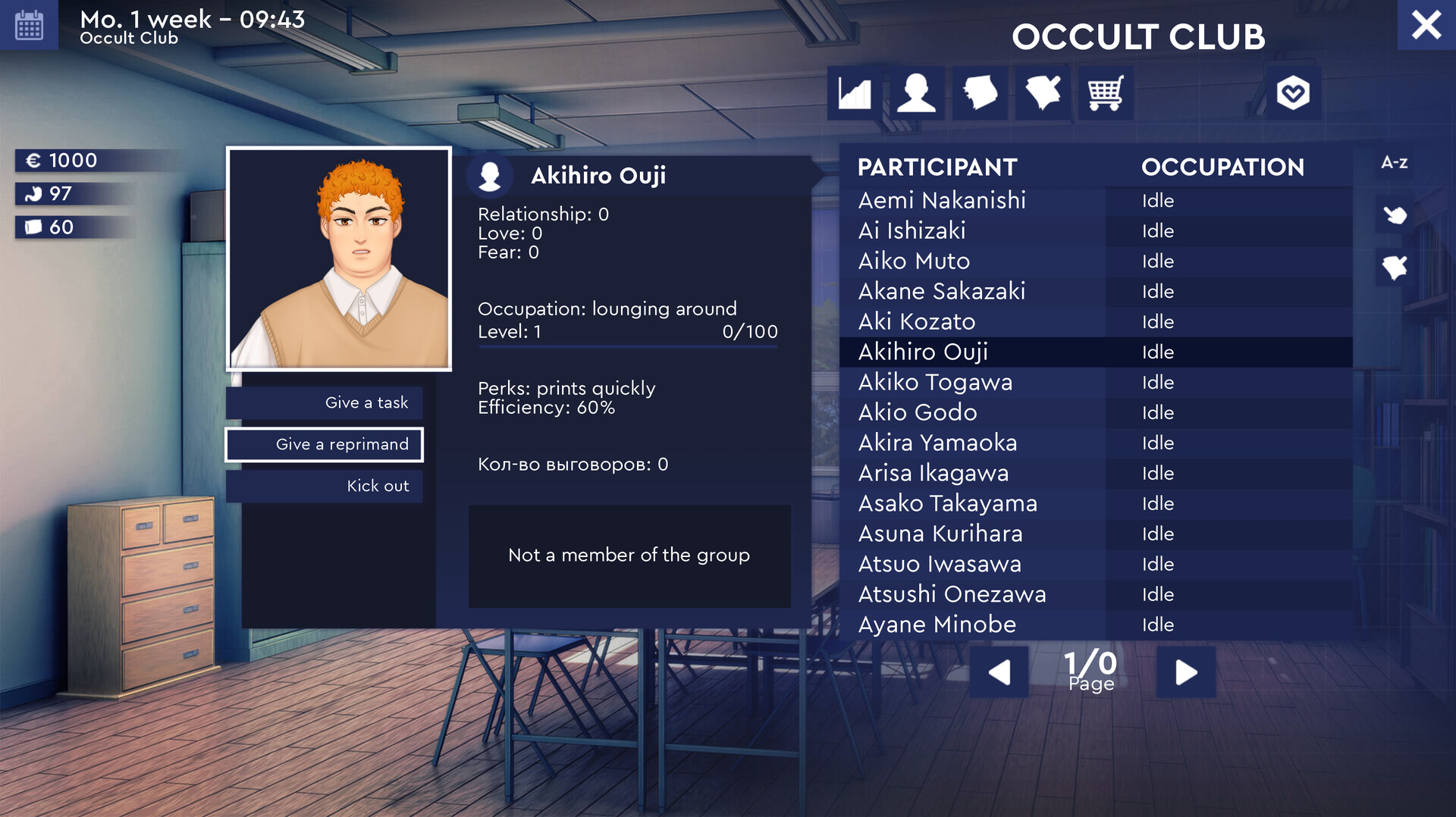
Task: Sort the list by OCCUPATION header
Action: (1224, 167)
